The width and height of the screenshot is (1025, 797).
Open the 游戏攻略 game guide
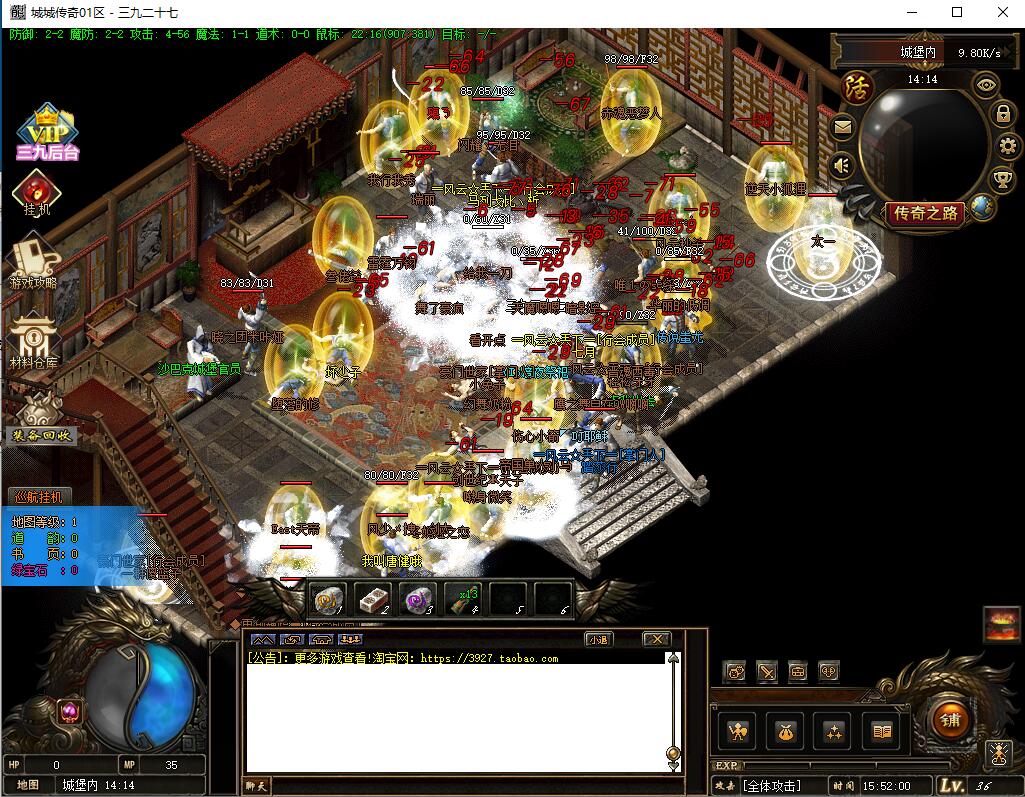pyautogui.click(x=33, y=262)
